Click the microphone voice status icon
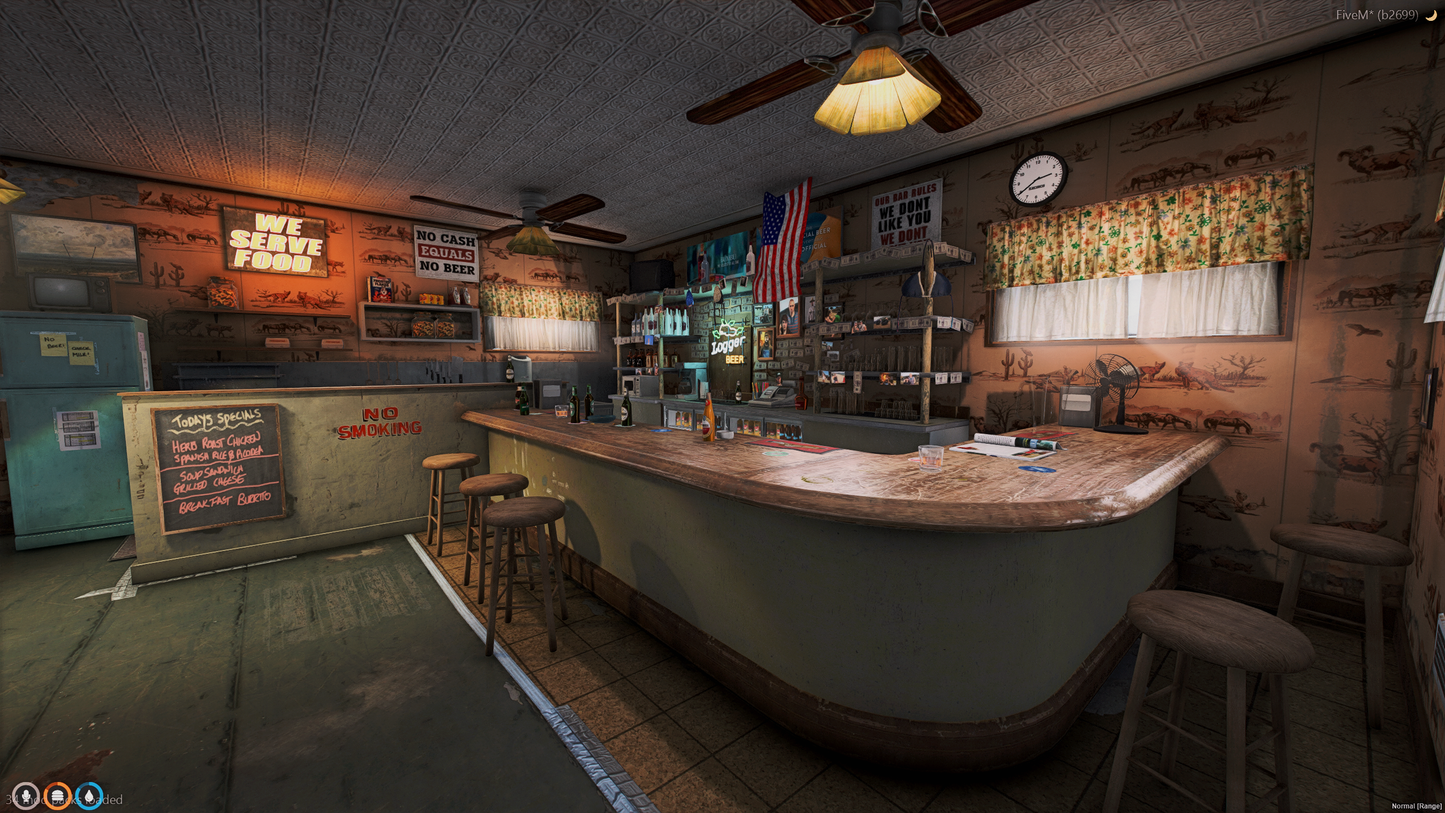 (25, 796)
